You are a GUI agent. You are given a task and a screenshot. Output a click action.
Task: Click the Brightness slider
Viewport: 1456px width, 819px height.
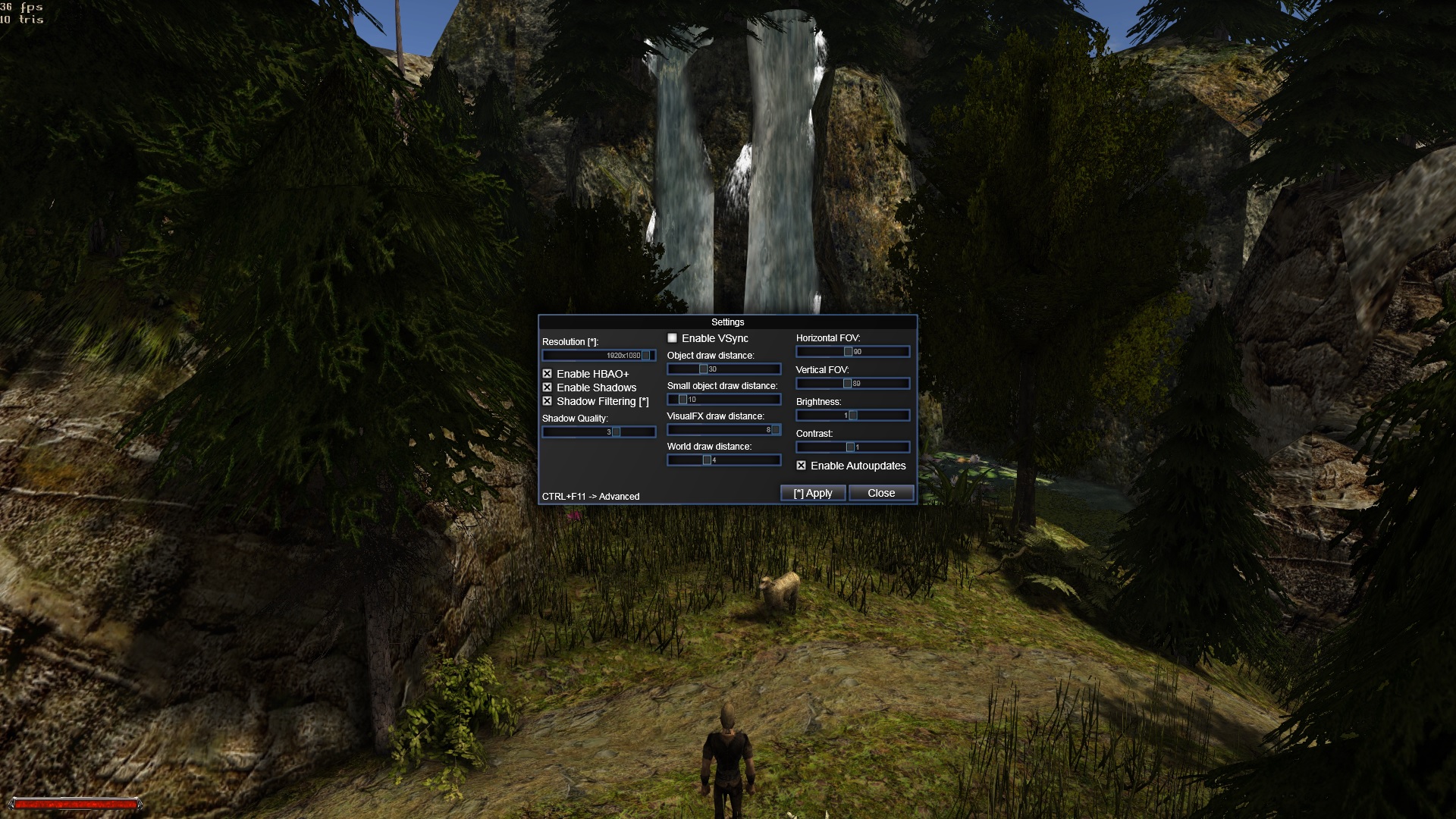(x=852, y=416)
